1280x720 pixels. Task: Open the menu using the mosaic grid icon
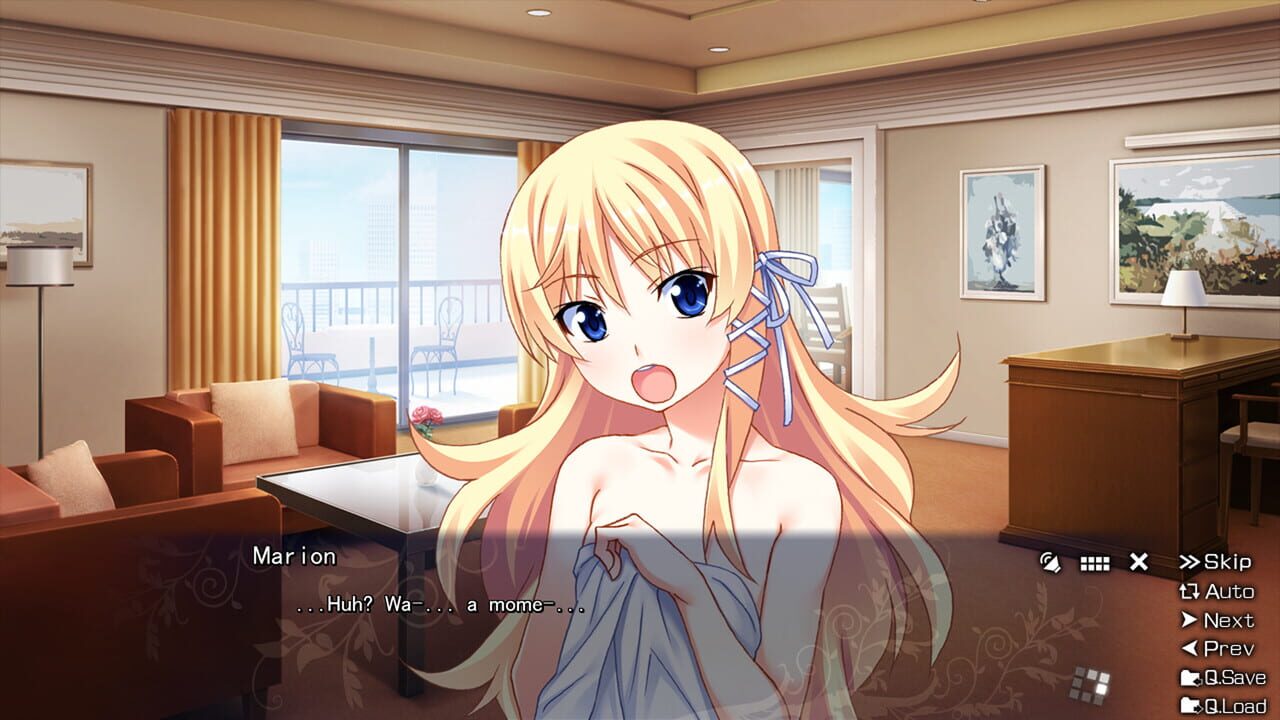point(1092,682)
